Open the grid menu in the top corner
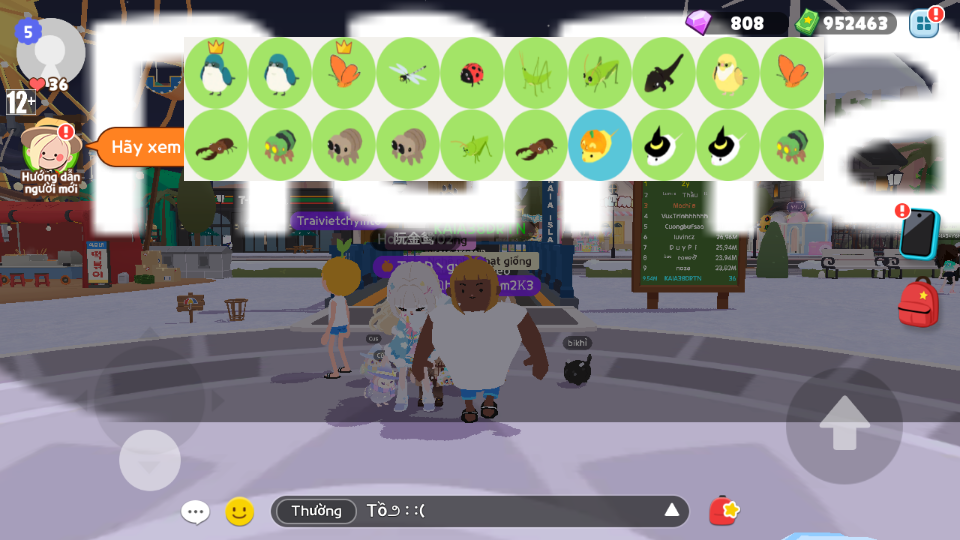The height and width of the screenshot is (540, 960). coord(923,22)
